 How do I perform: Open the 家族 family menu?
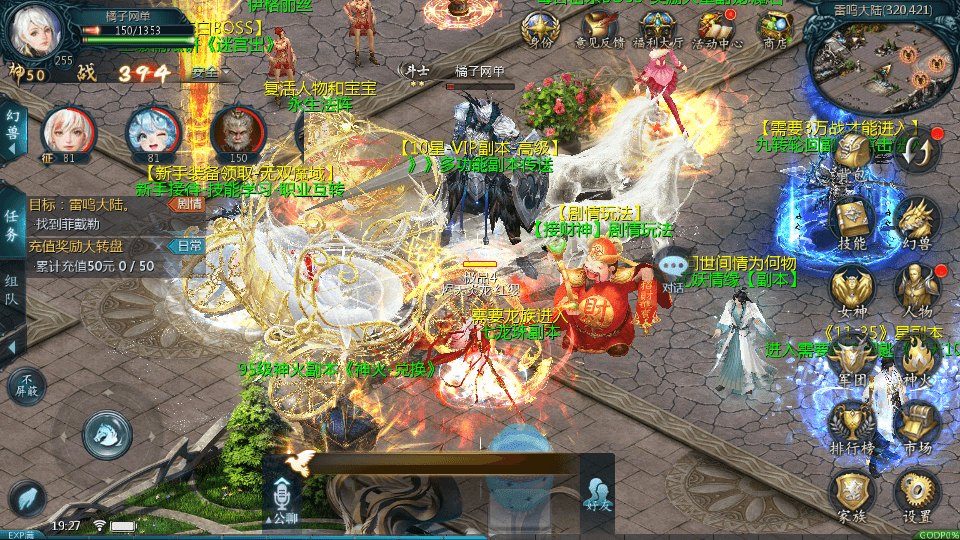(852, 495)
